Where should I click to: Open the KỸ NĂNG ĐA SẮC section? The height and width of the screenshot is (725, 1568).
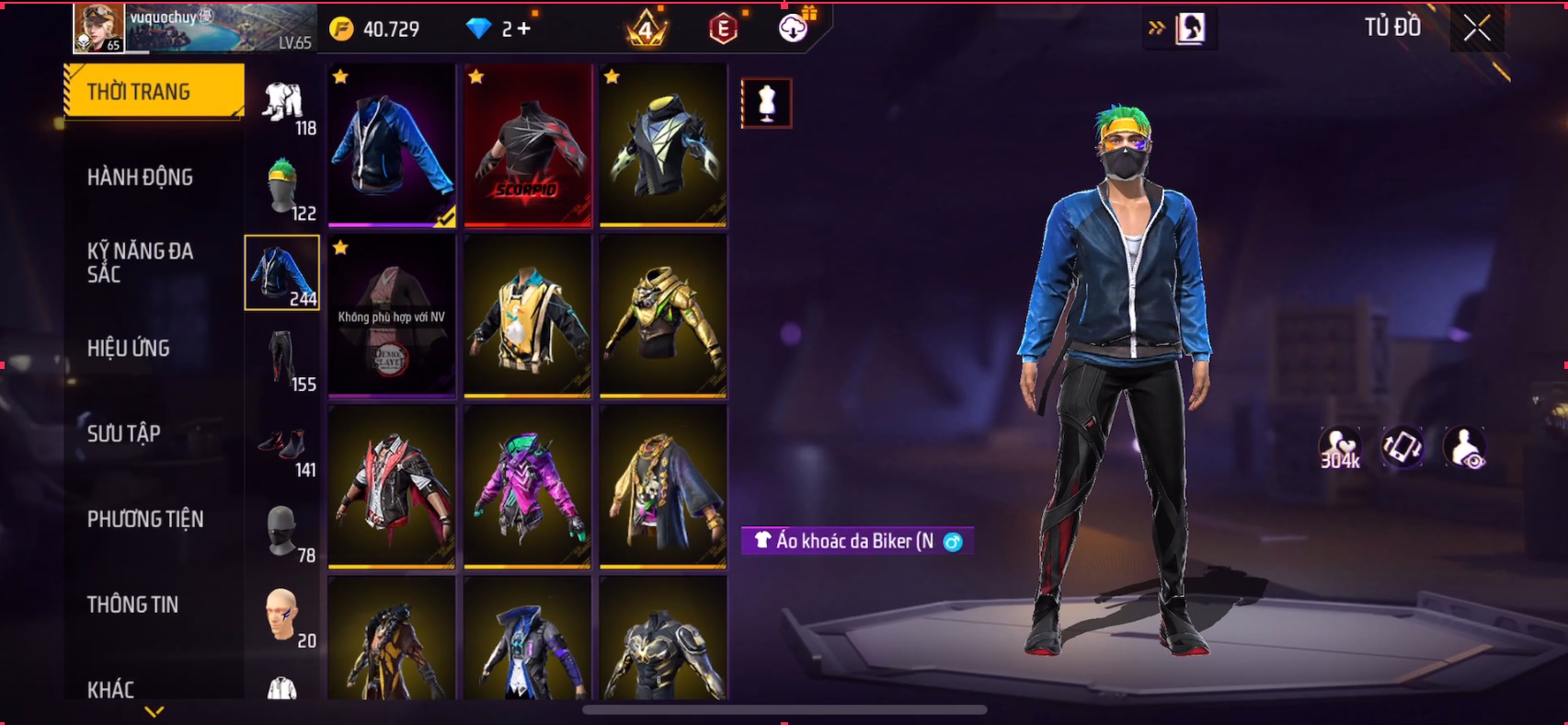(140, 262)
